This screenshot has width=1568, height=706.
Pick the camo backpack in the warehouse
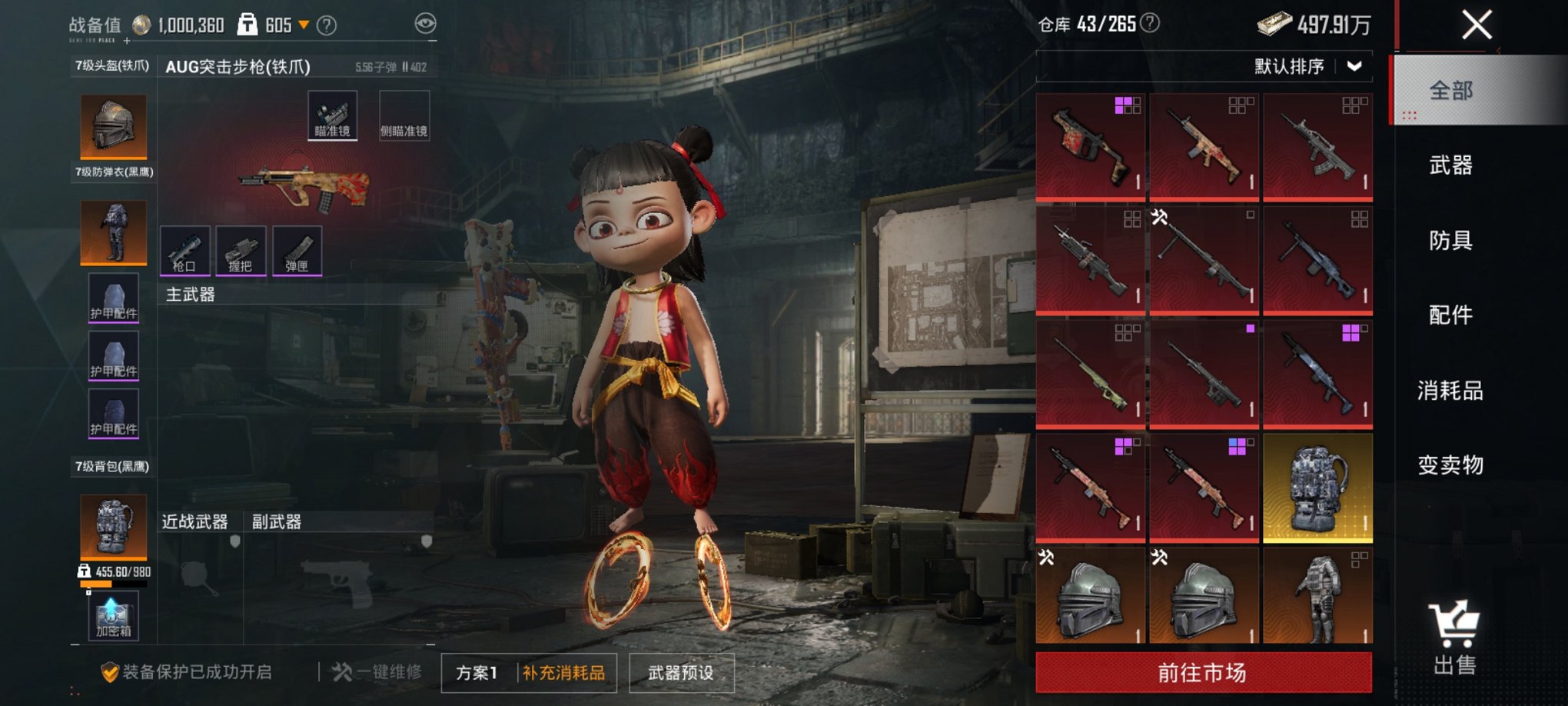[1317, 488]
